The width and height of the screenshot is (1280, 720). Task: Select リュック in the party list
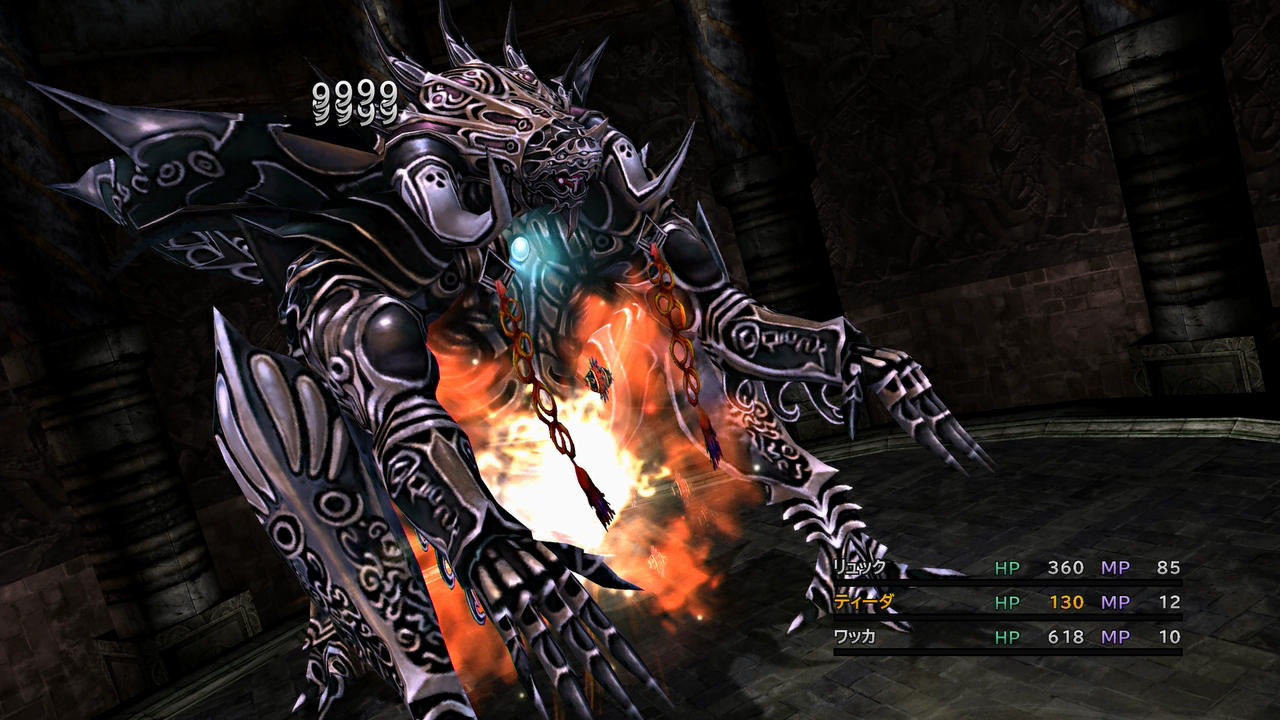[x=860, y=568]
